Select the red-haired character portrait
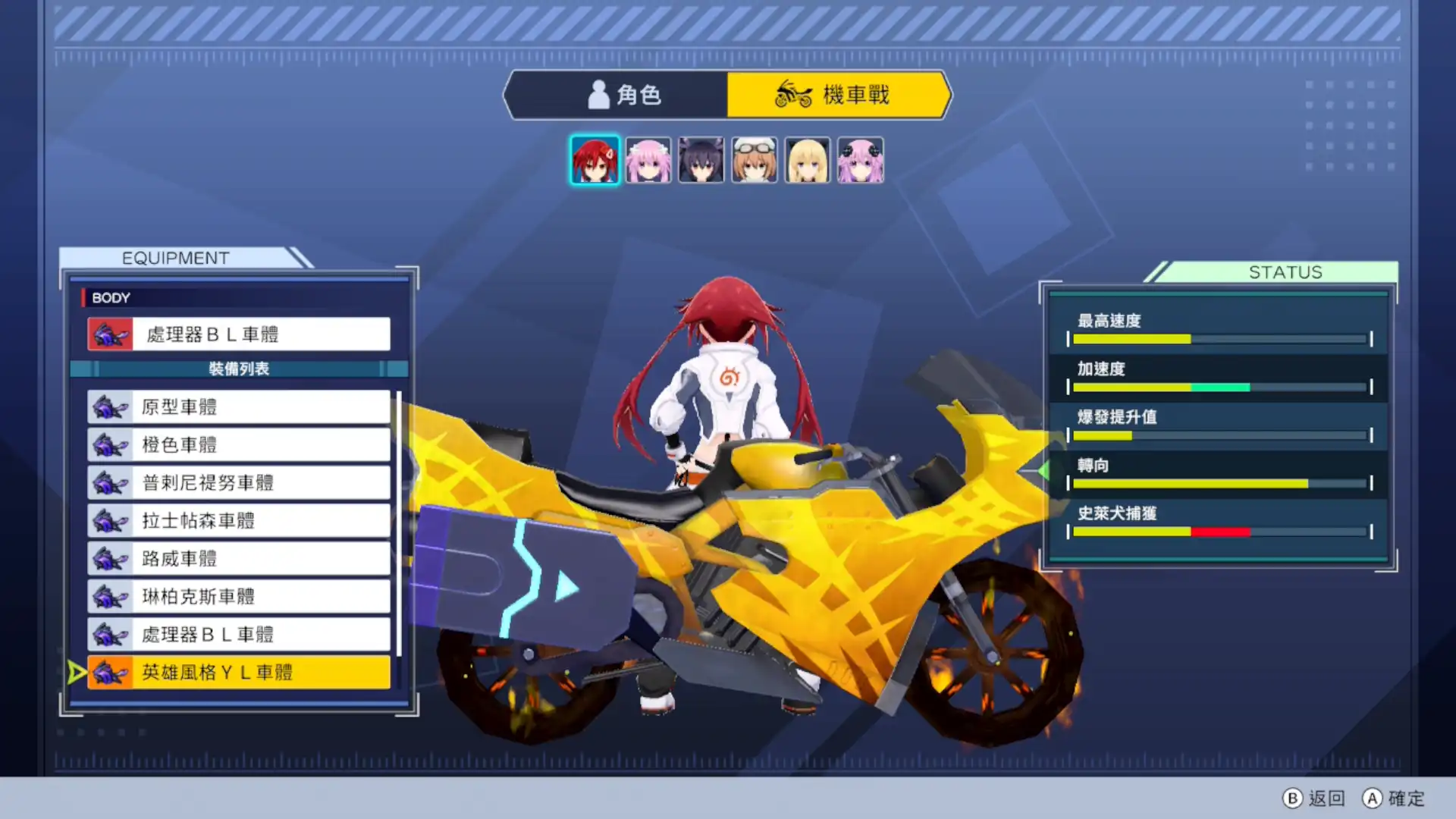Viewport: 1456px width, 819px height. pos(595,159)
